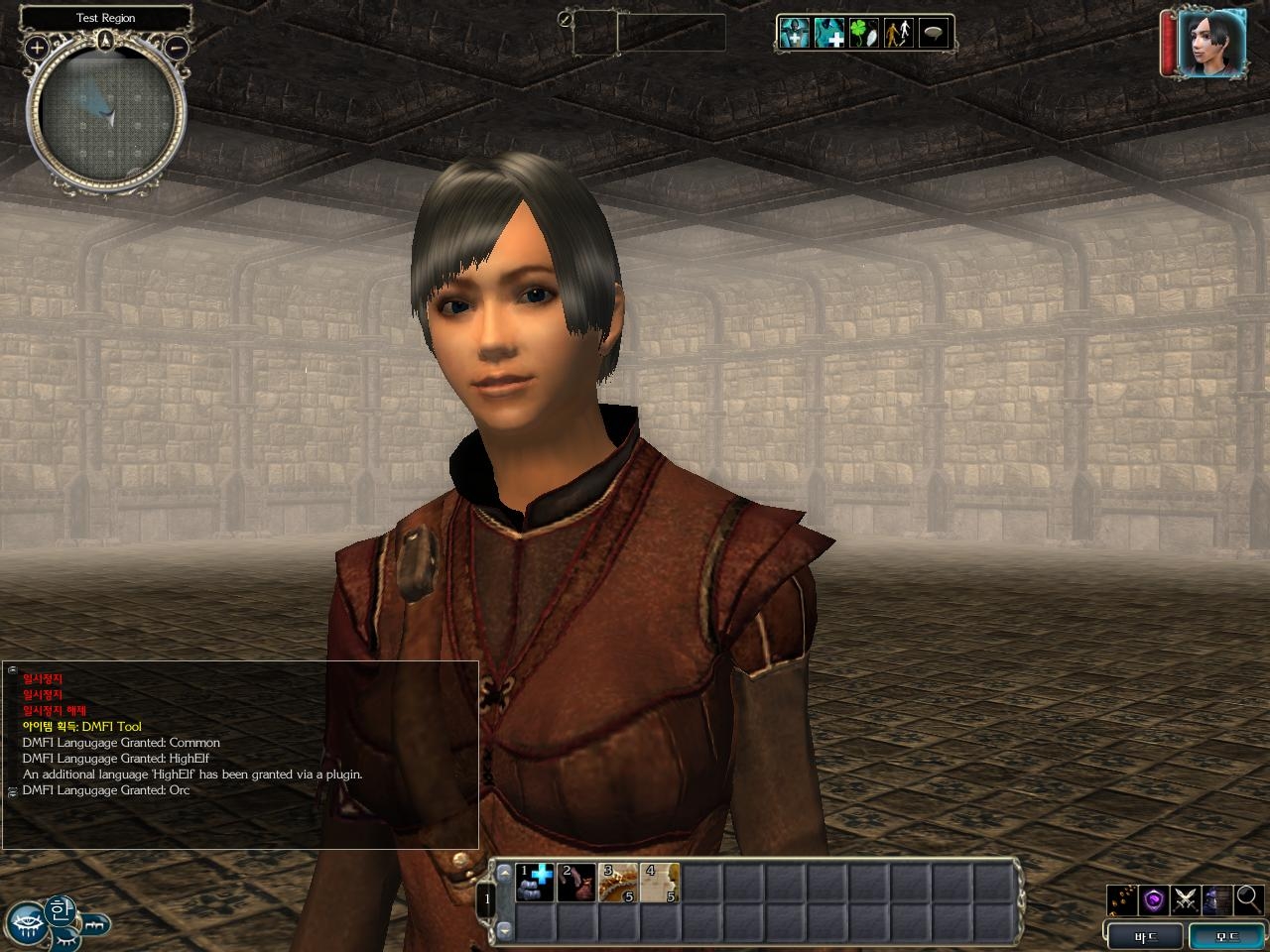
Task: Zoom in the minimap with the plus button
Action: coord(37,47)
